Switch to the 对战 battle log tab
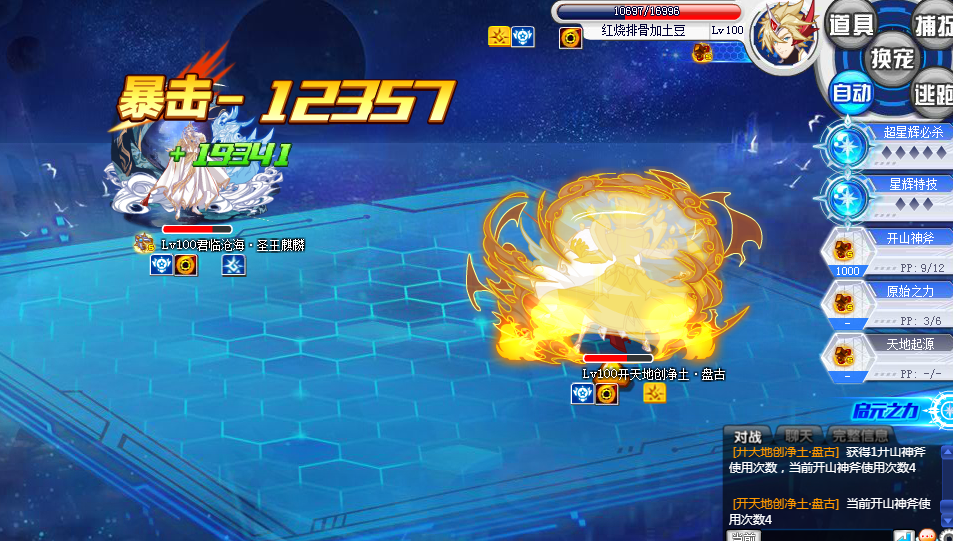Viewport: 953px width, 541px height. click(748, 436)
